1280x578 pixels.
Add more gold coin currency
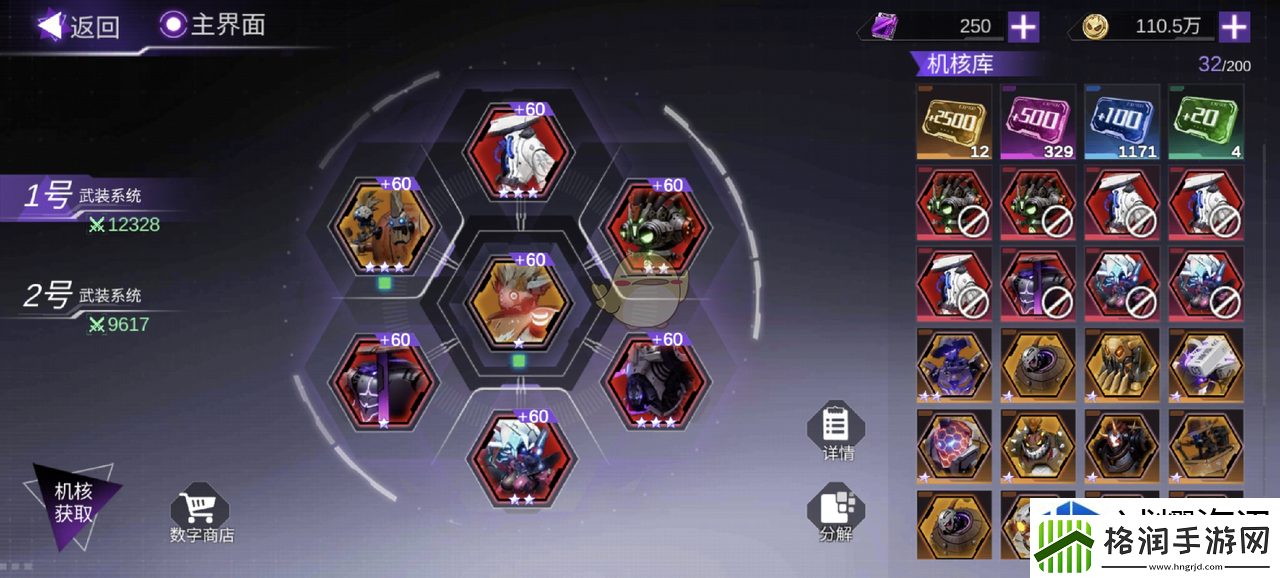click(1234, 27)
